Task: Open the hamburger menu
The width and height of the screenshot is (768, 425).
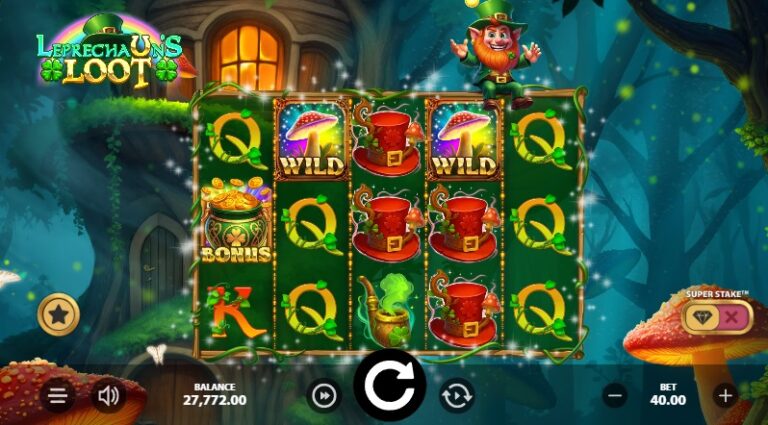Action: pos(58,396)
